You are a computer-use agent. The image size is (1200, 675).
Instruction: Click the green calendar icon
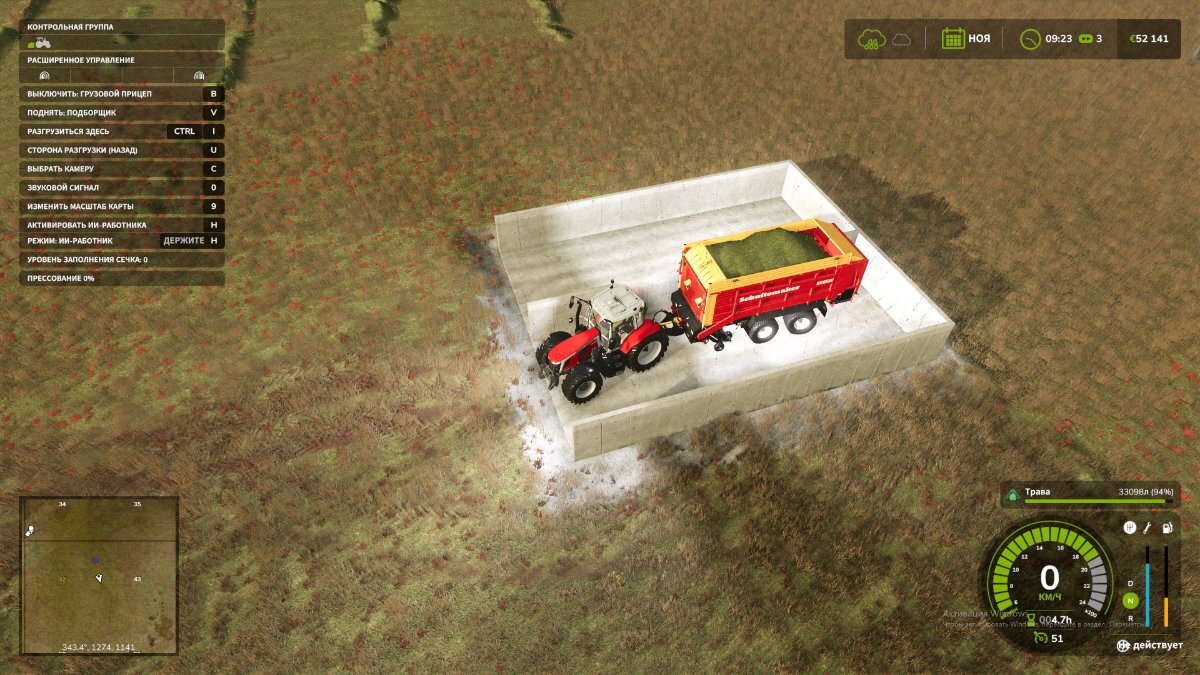pos(952,39)
